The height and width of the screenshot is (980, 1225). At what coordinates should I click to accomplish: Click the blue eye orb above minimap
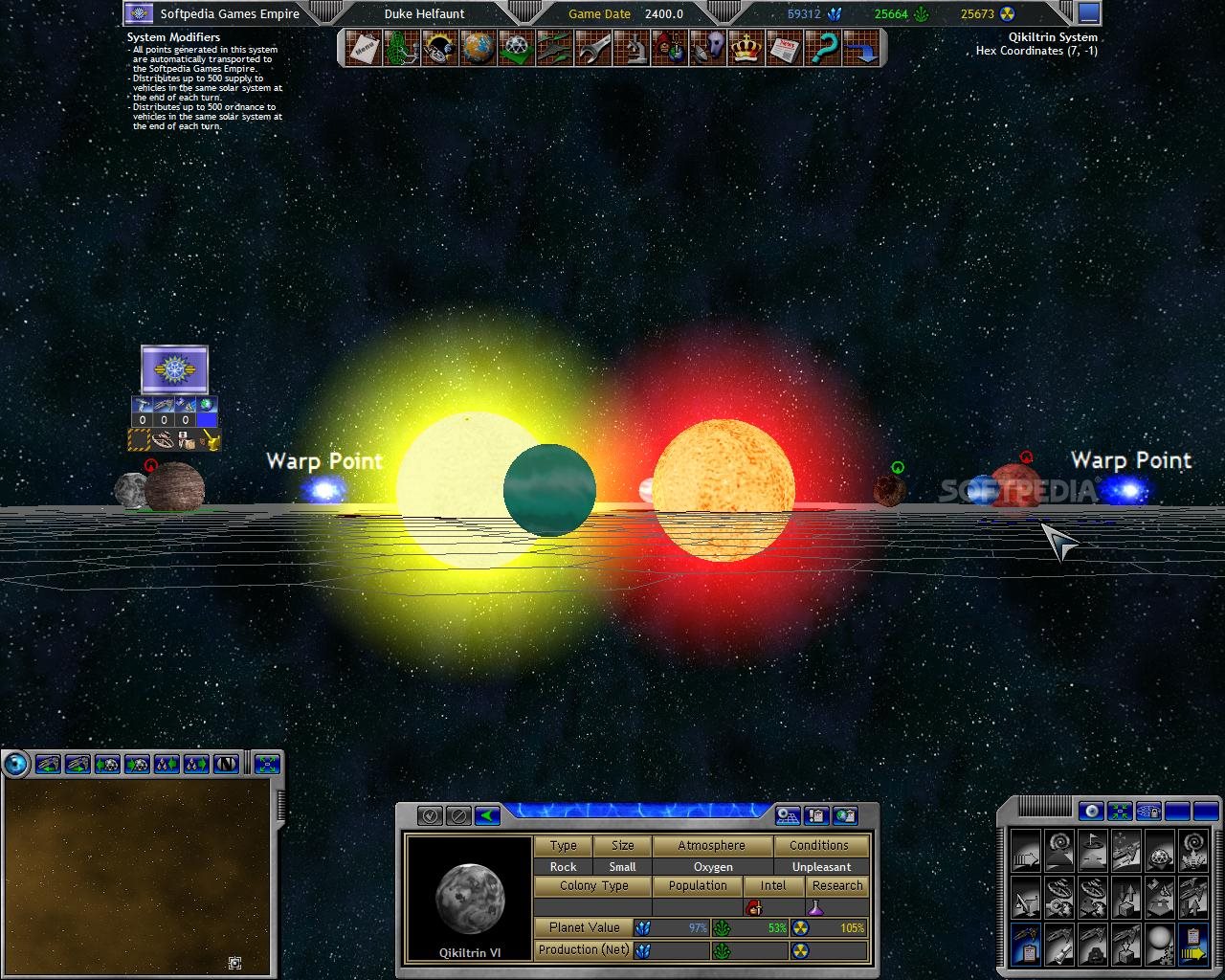(16, 764)
